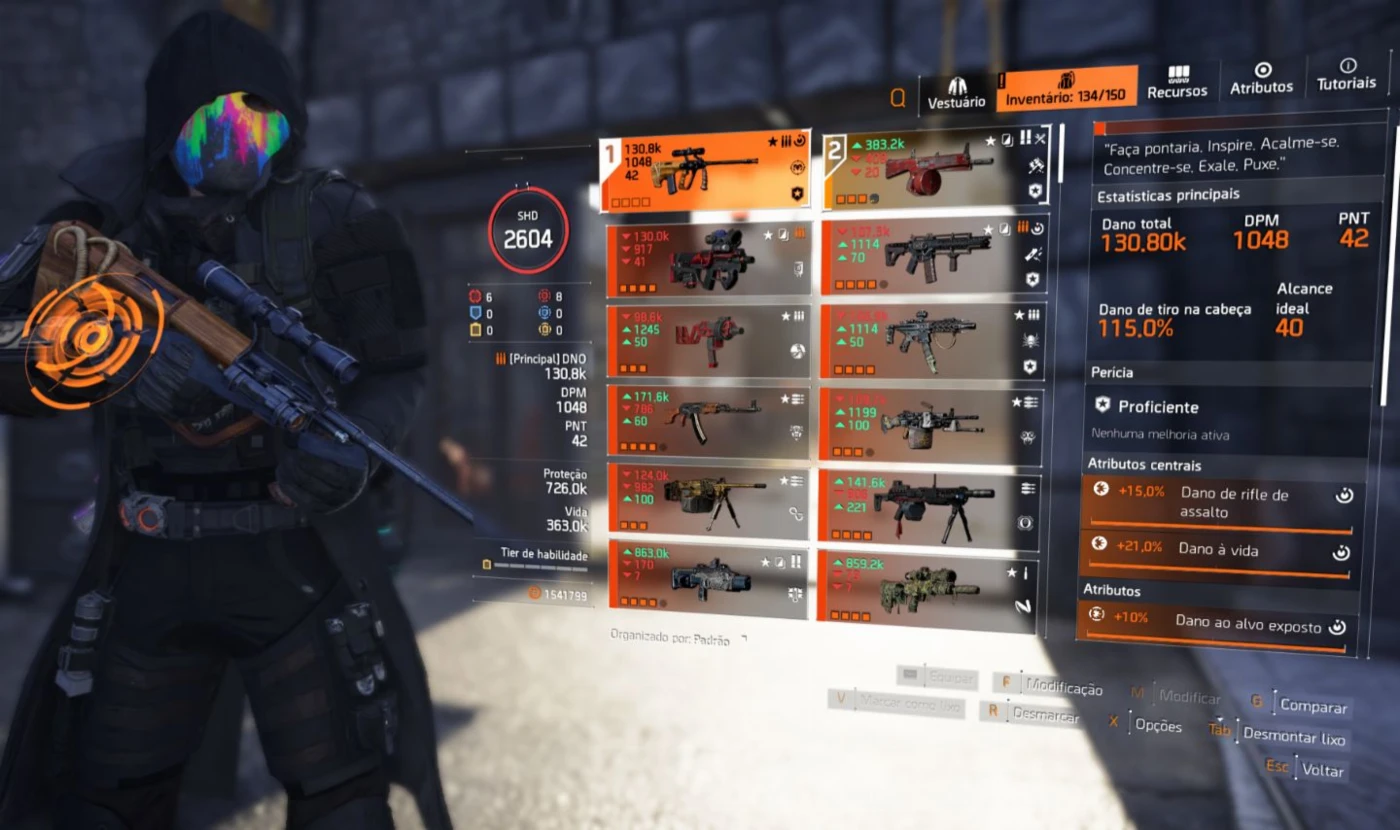Screen dimensions: 1400x830
Task: Go back with the Voltar button
Action: (1322, 770)
